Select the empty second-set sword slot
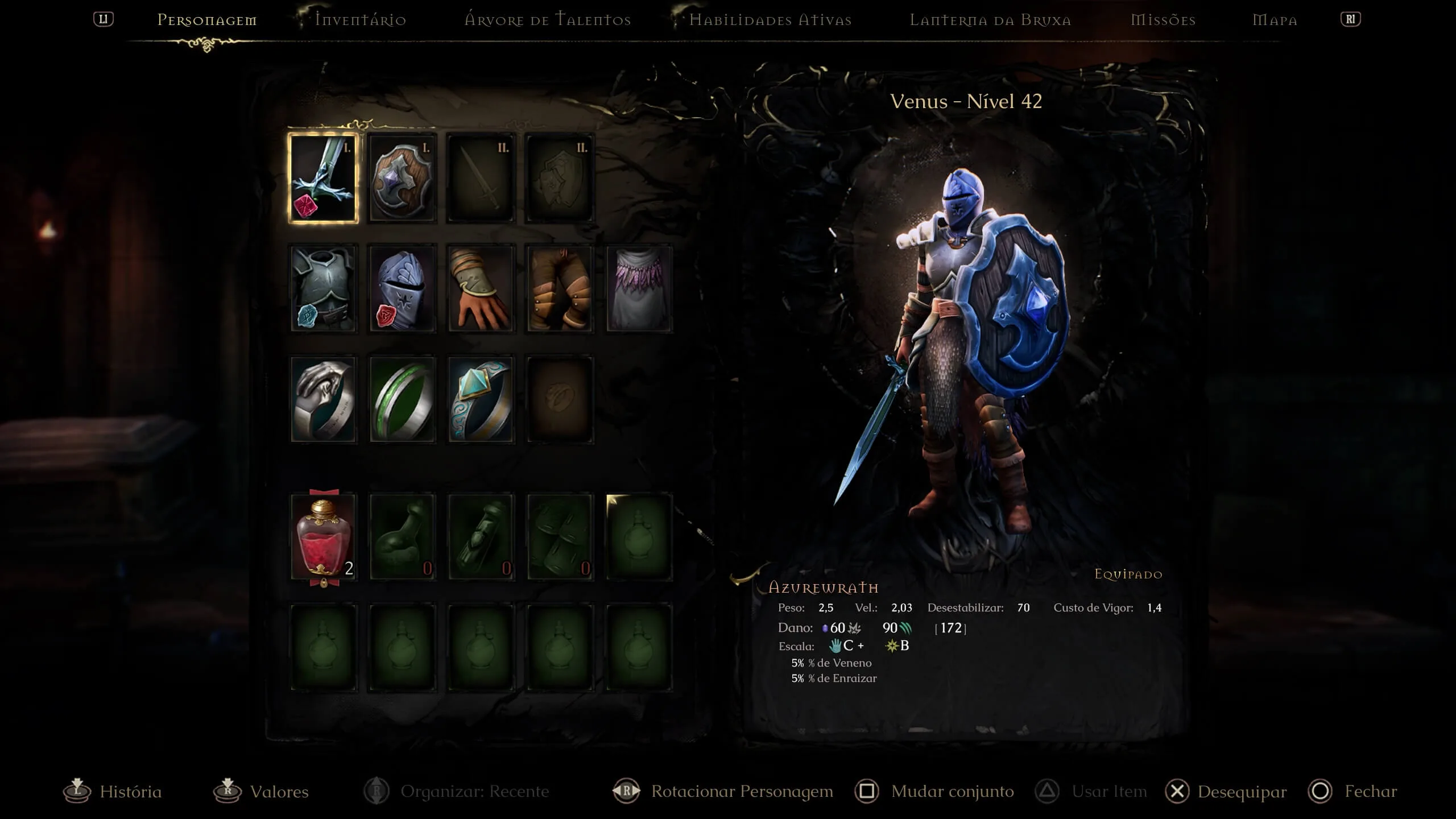This screenshot has width=1456, height=819. coord(481,178)
